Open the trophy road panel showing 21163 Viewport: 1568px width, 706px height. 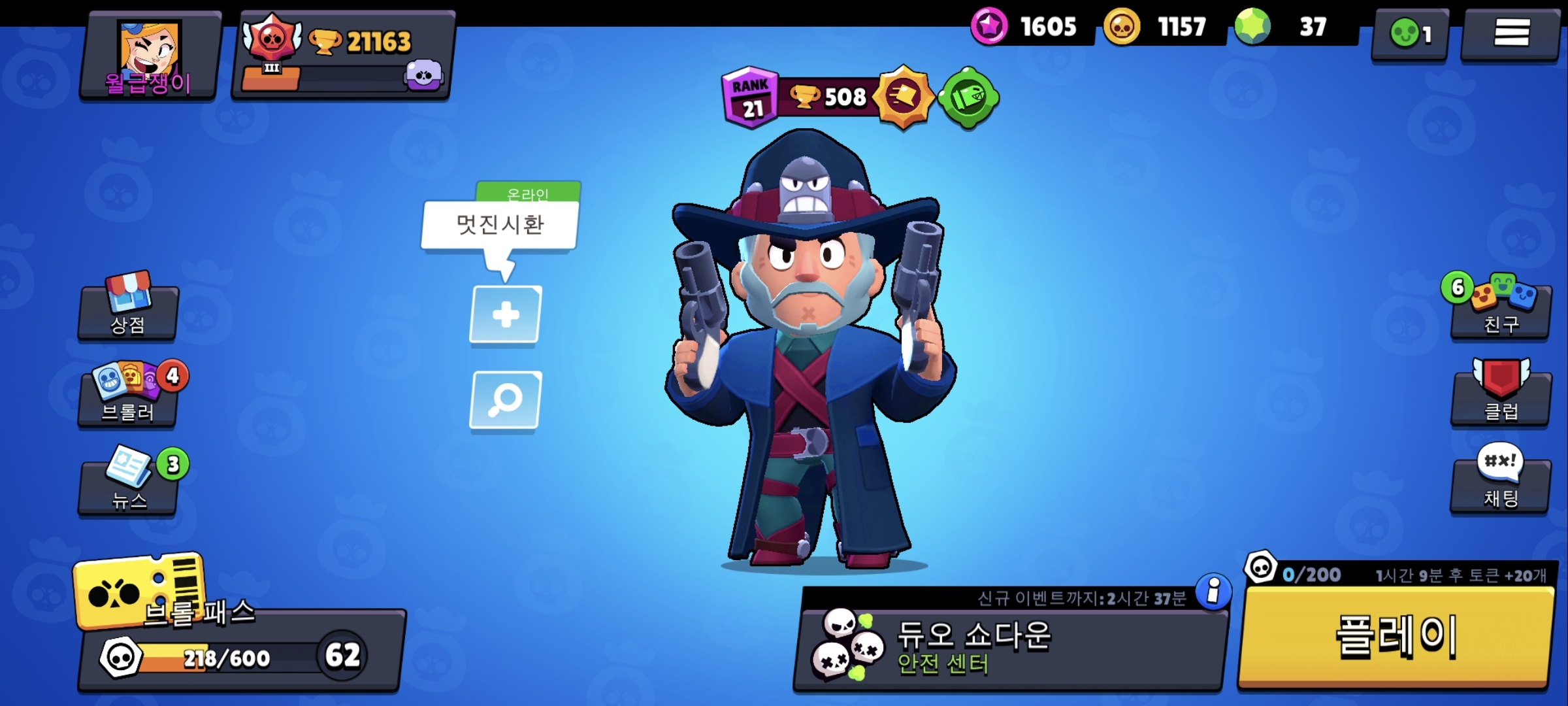(342, 56)
